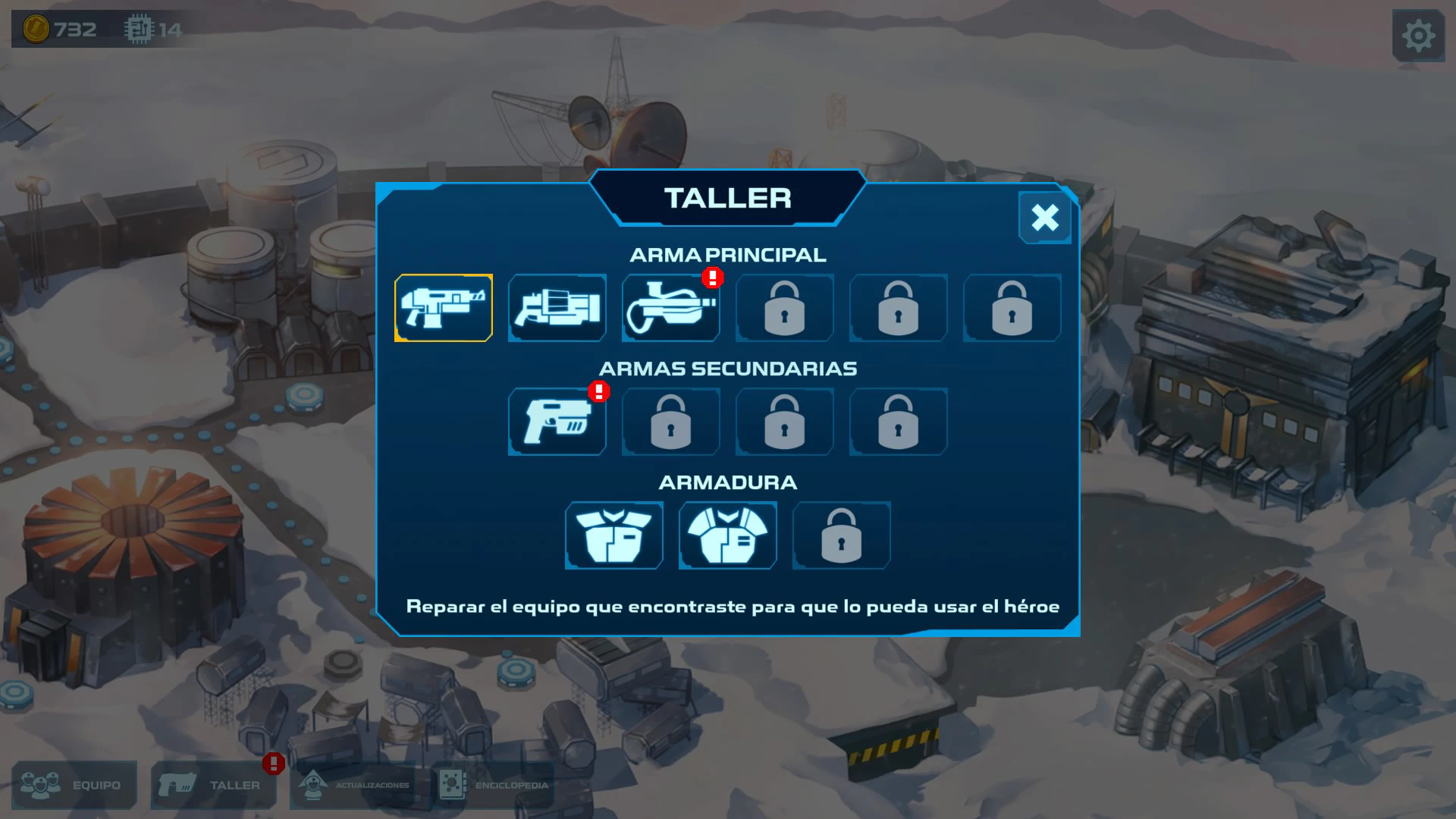Switch to the Taller tab

(x=214, y=785)
